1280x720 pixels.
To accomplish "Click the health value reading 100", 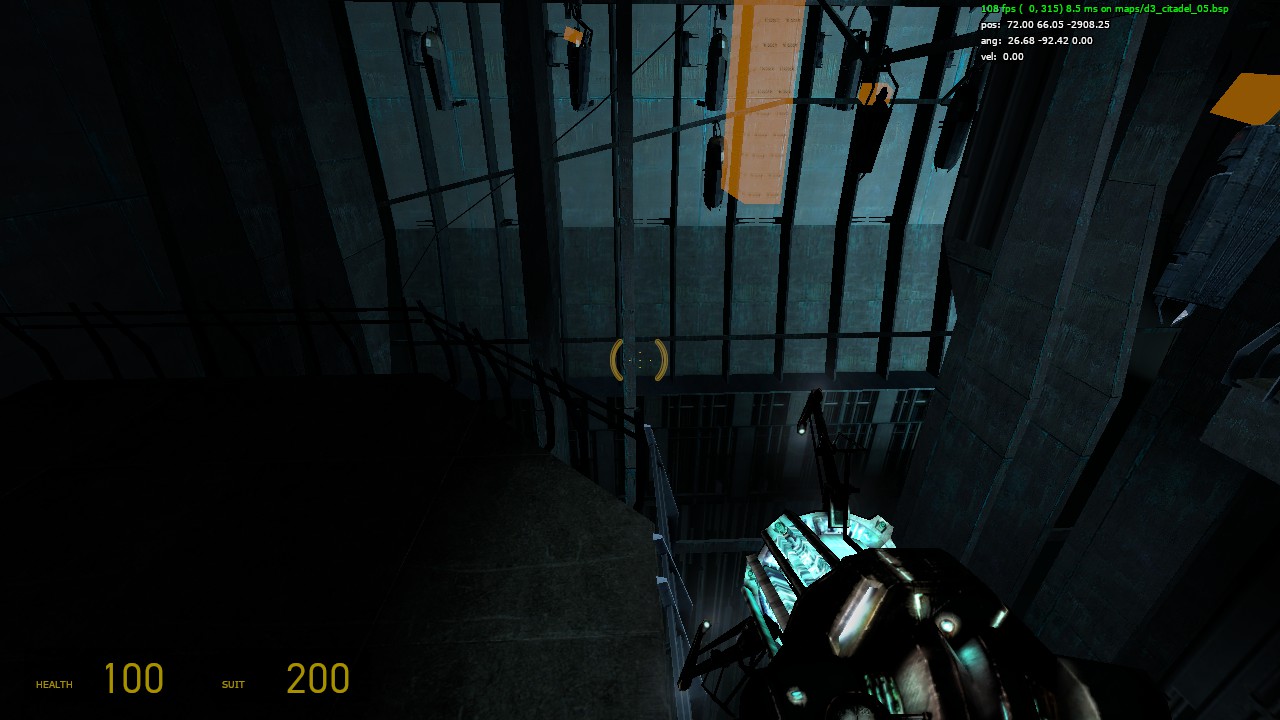I will pos(135,678).
